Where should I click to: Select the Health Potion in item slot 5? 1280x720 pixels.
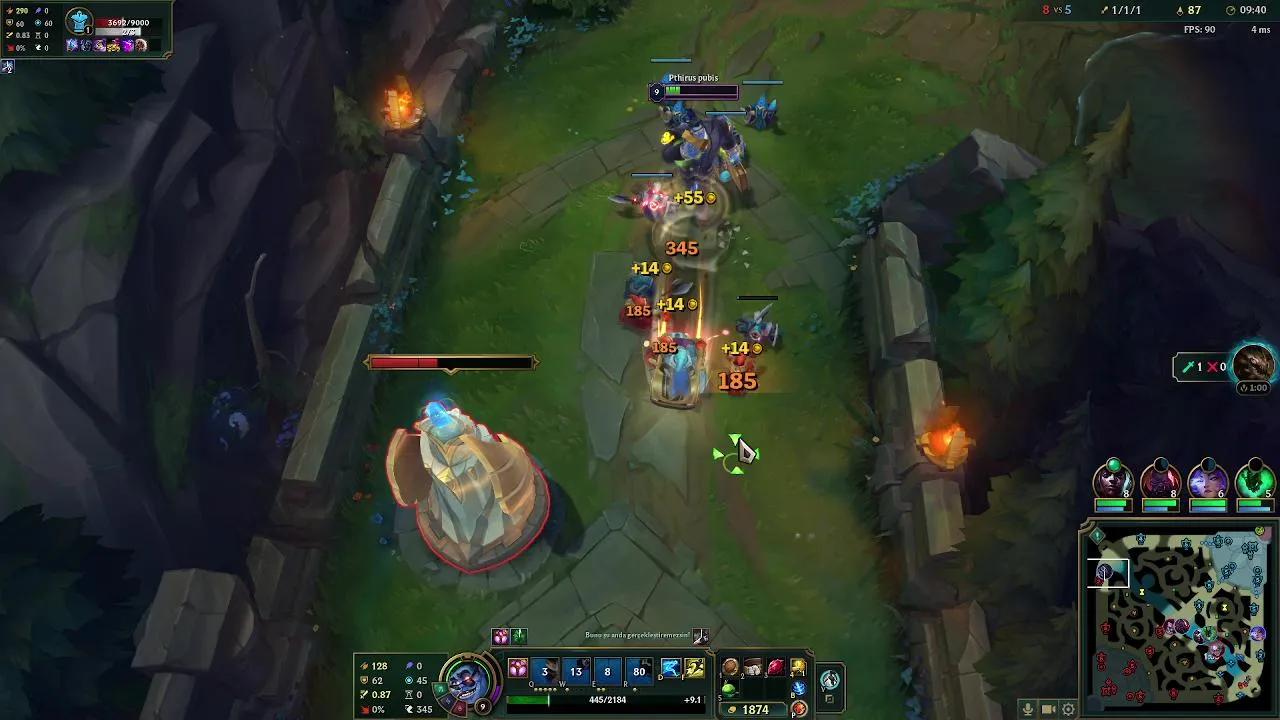(729, 690)
